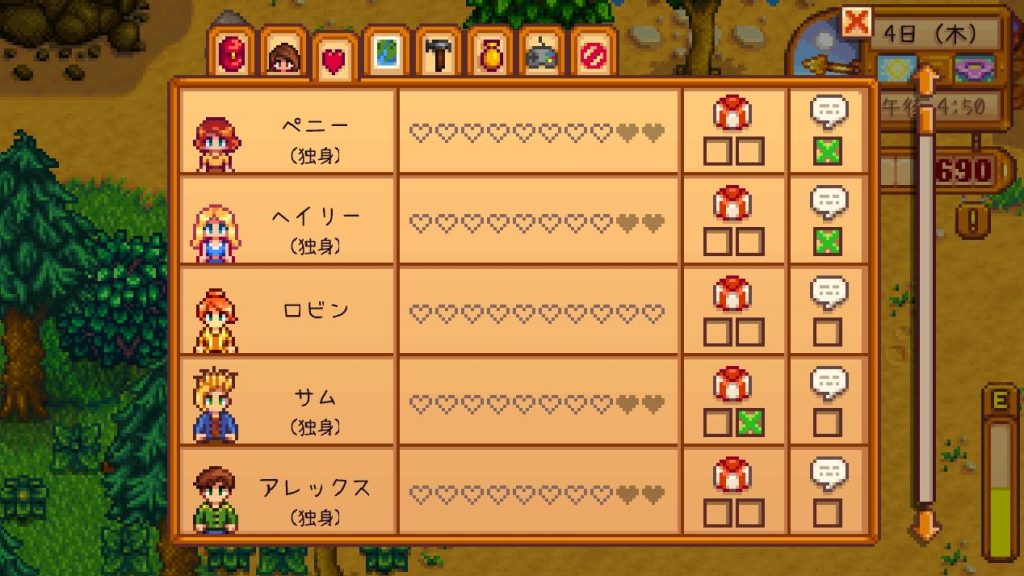Open the map tab
Image resolution: width=1024 pixels, height=576 pixels.
[387, 53]
